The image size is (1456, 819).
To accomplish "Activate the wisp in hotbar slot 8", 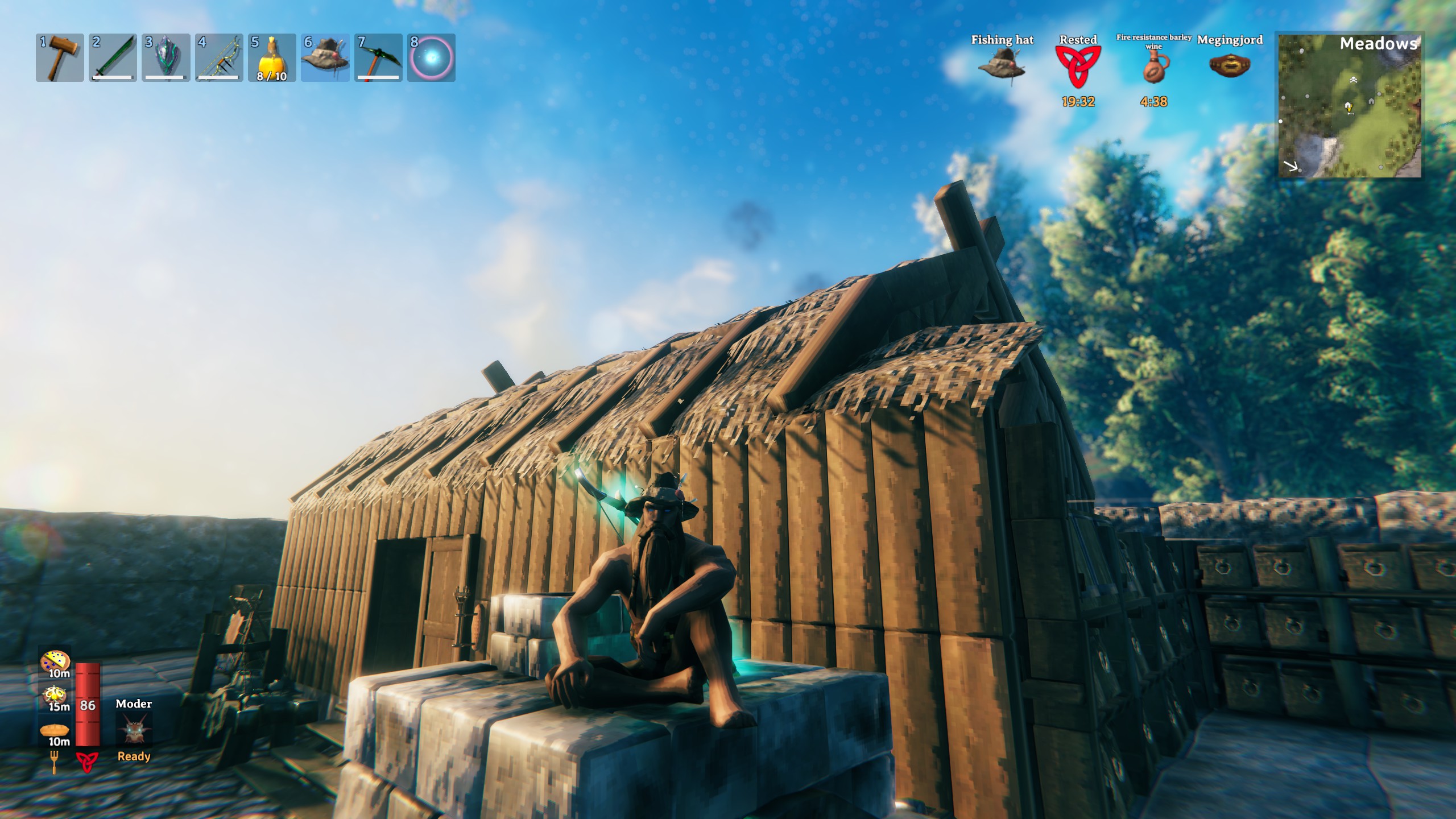I will point(430,59).
